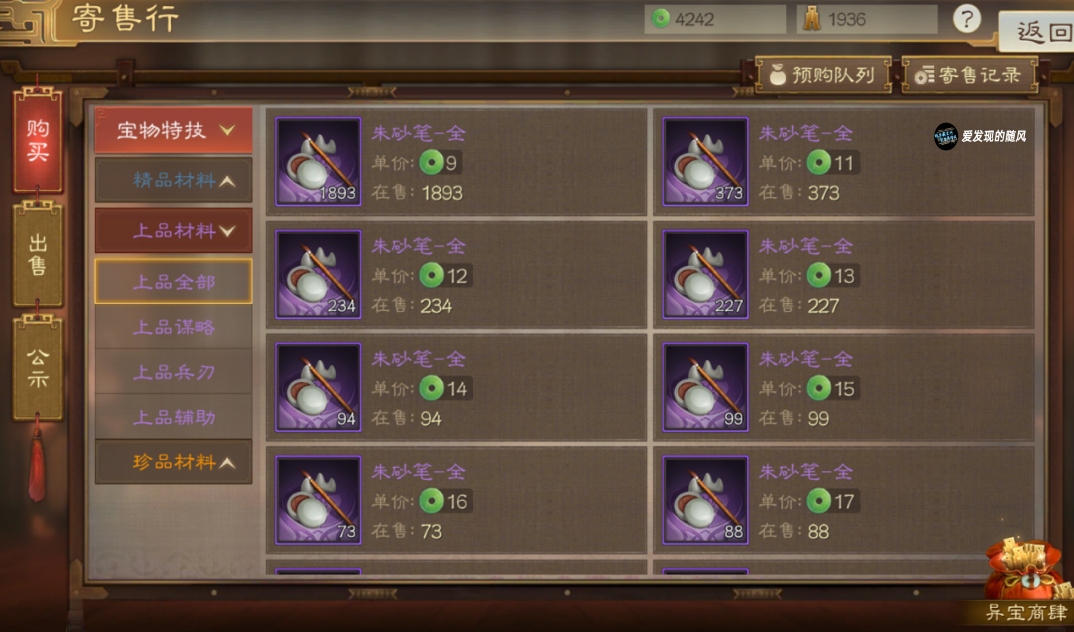Image resolution: width=1074 pixels, height=632 pixels.
Task: Pick the 上品辅助 filter
Action: point(174,417)
